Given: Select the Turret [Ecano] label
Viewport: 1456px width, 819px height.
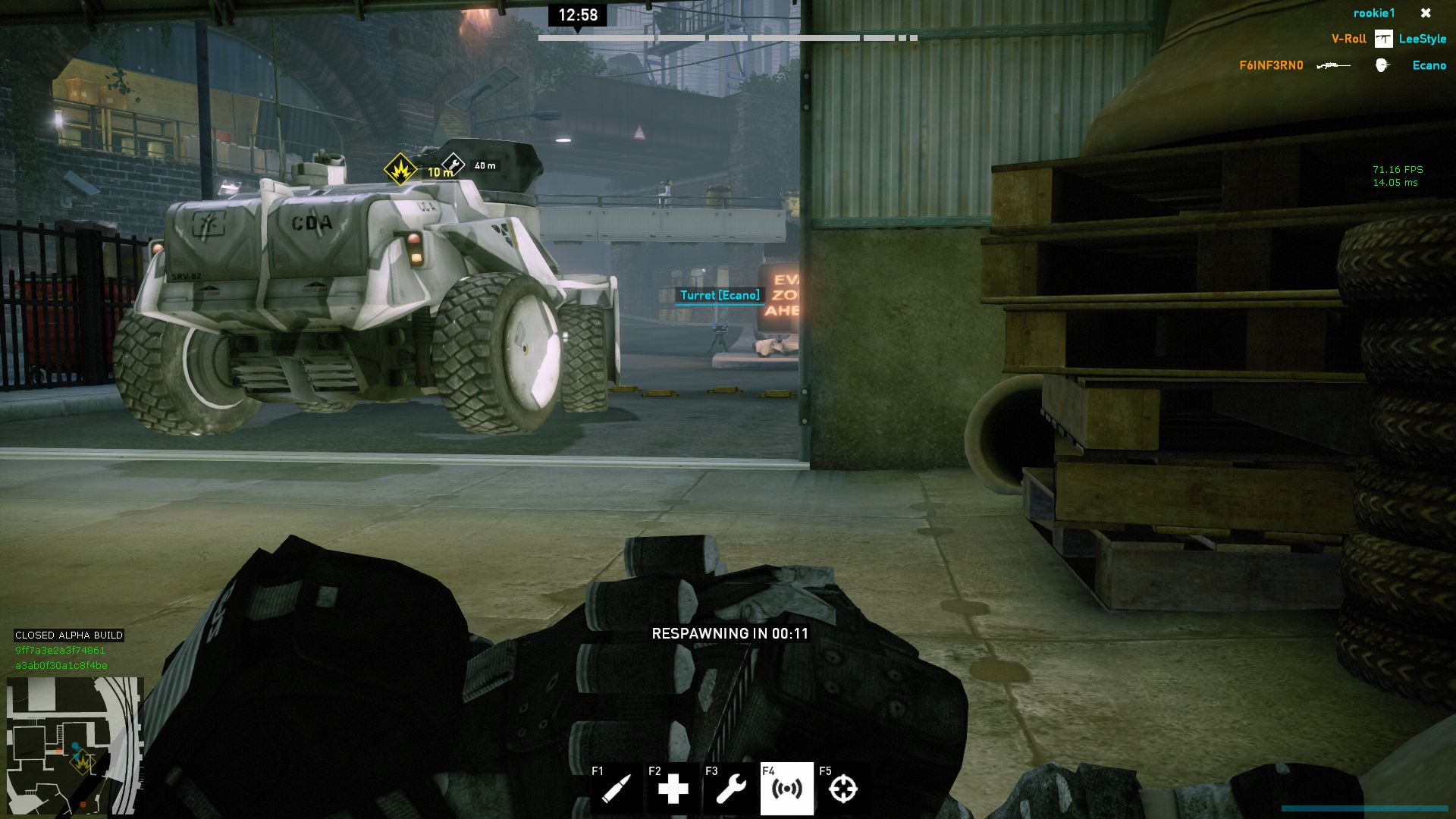Looking at the screenshot, I should [x=719, y=295].
